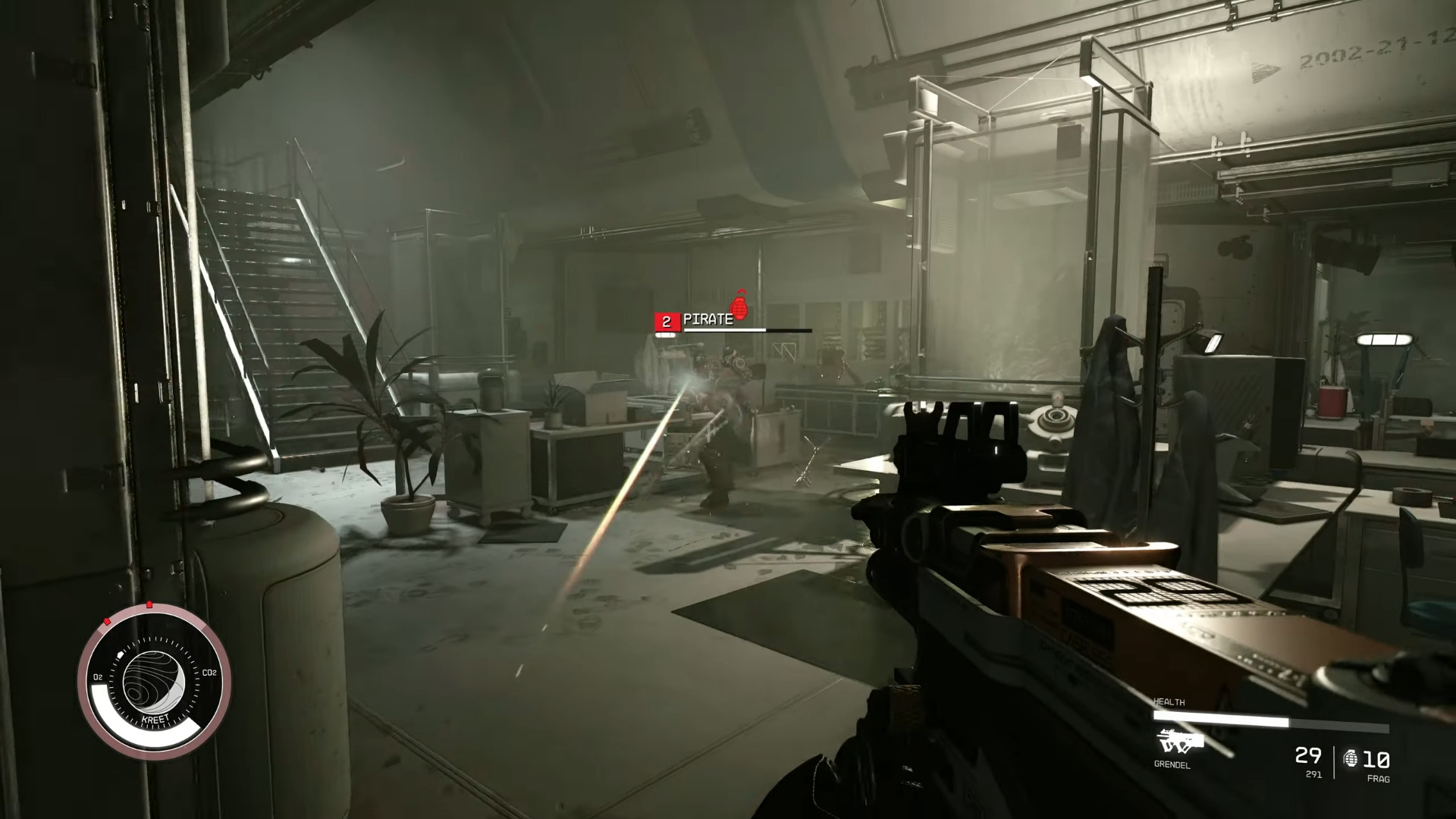
Task: Click the red enemy marker atop the compass ring
Action: tap(149, 604)
